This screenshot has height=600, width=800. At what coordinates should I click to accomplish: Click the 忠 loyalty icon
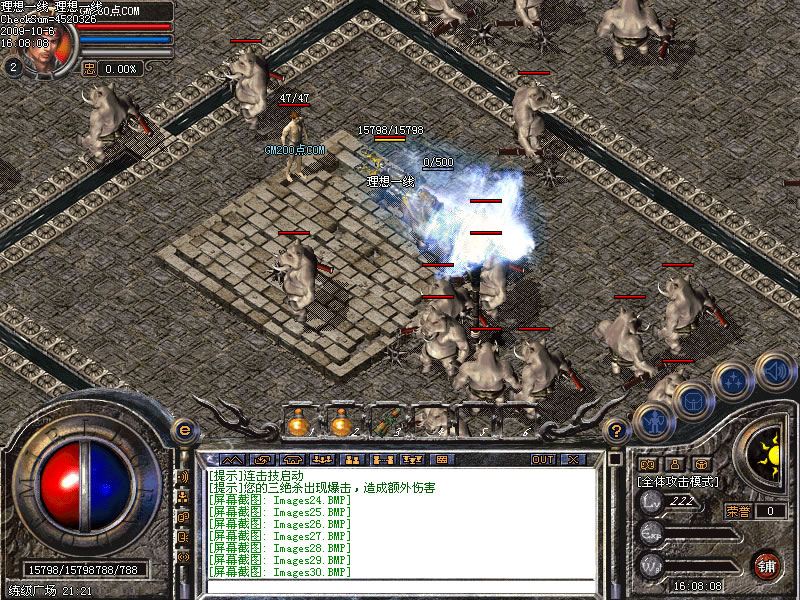89,69
